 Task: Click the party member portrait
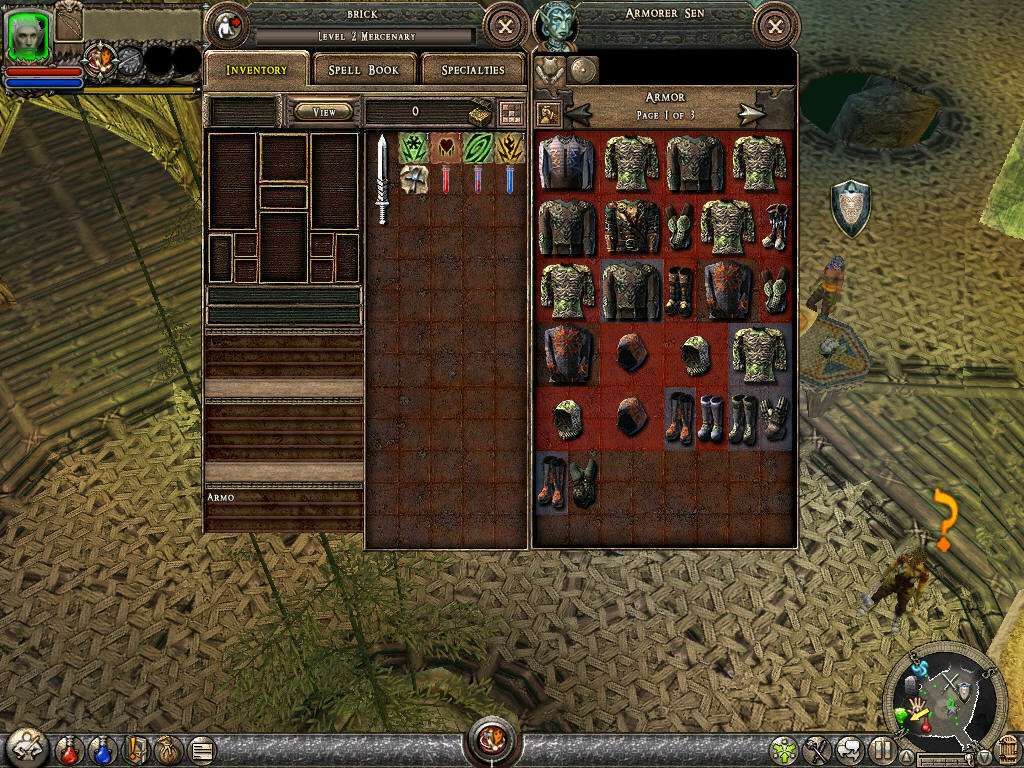click(29, 37)
